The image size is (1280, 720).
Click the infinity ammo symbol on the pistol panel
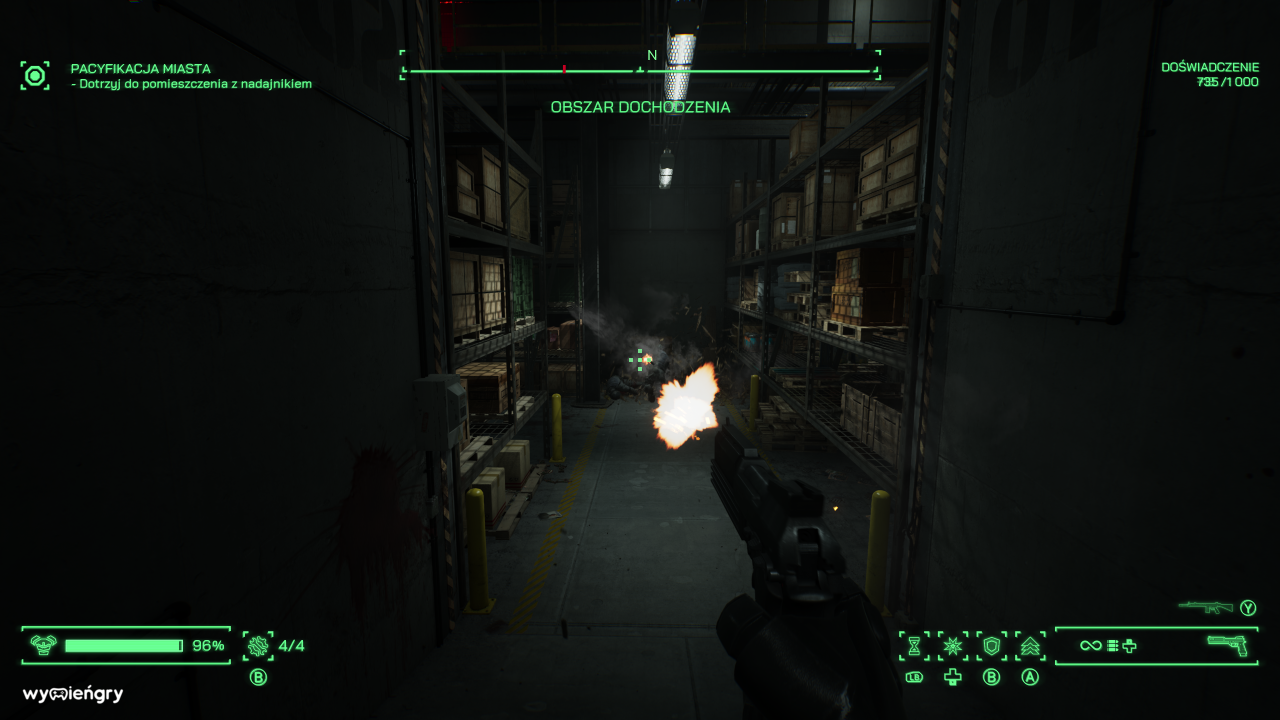[1089, 646]
